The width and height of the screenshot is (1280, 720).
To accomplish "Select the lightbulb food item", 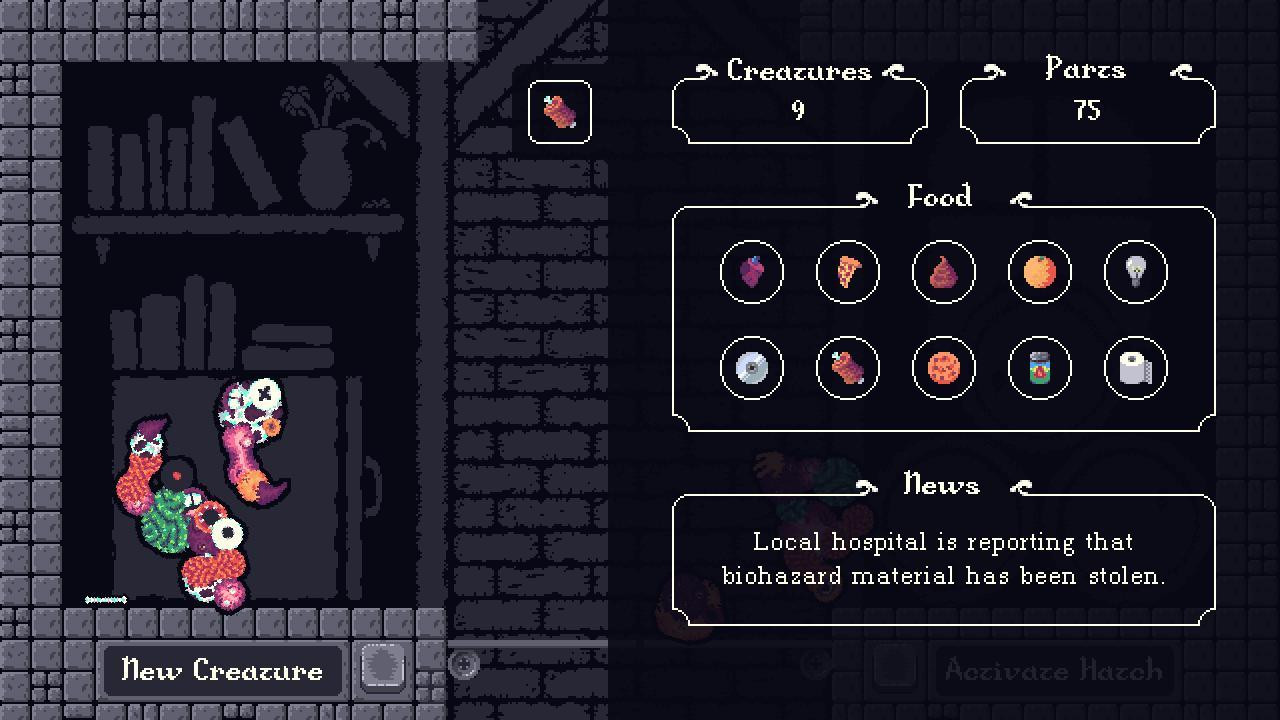I will coord(1135,272).
